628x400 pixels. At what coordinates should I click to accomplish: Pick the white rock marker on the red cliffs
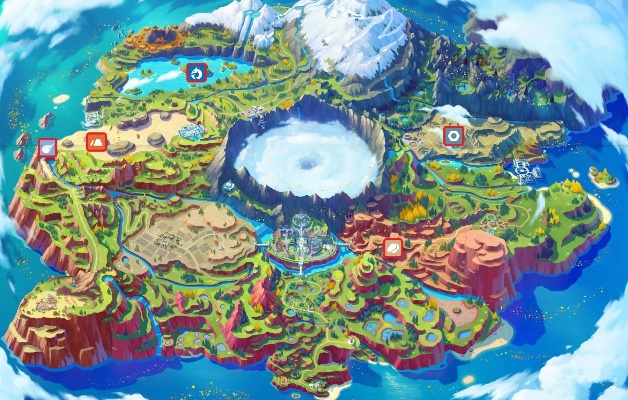[393, 247]
